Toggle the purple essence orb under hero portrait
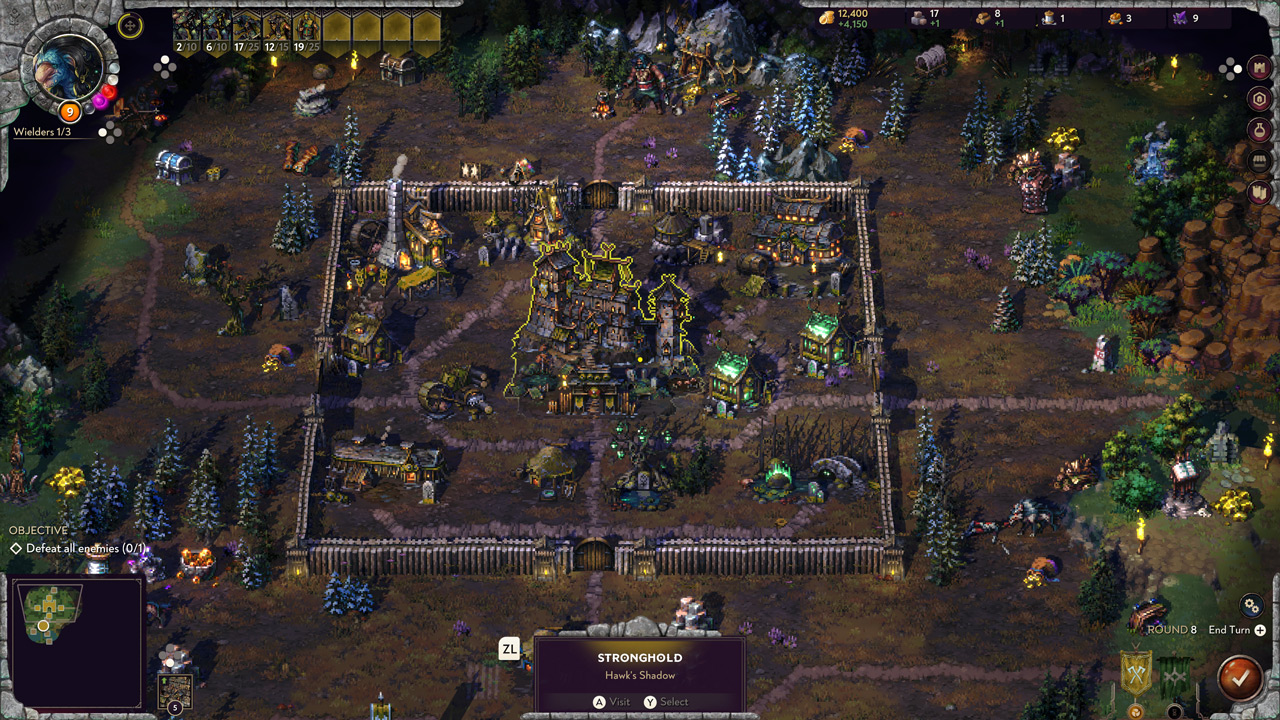Screen dimensions: 1280x720 coord(88,108)
